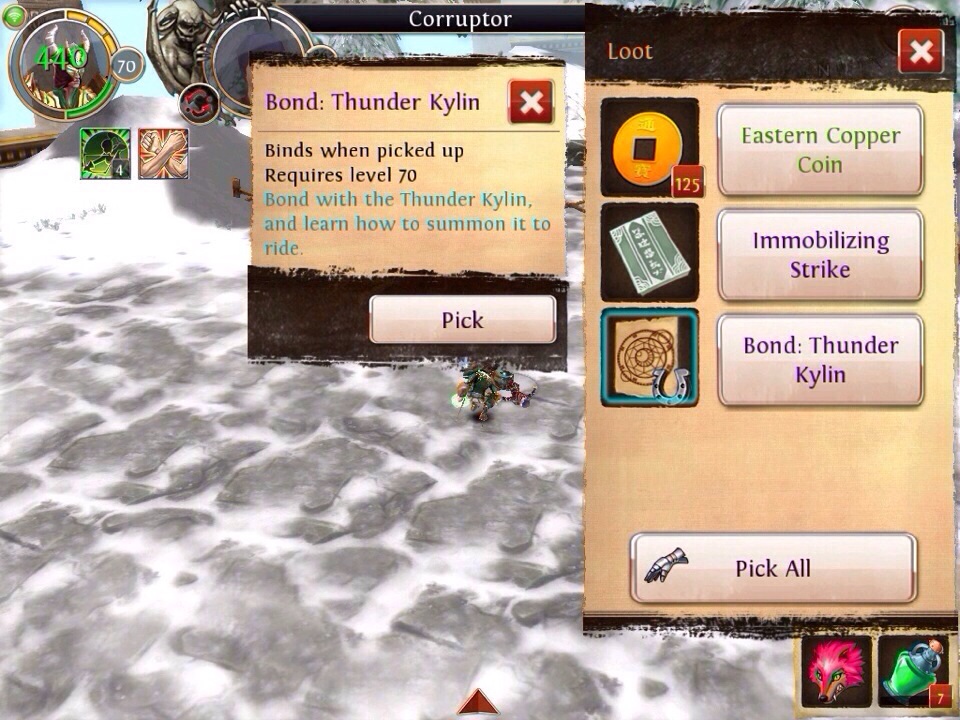Close the Loot window
Image resolution: width=960 pixels, height=720 pixels.
point(920,51)
